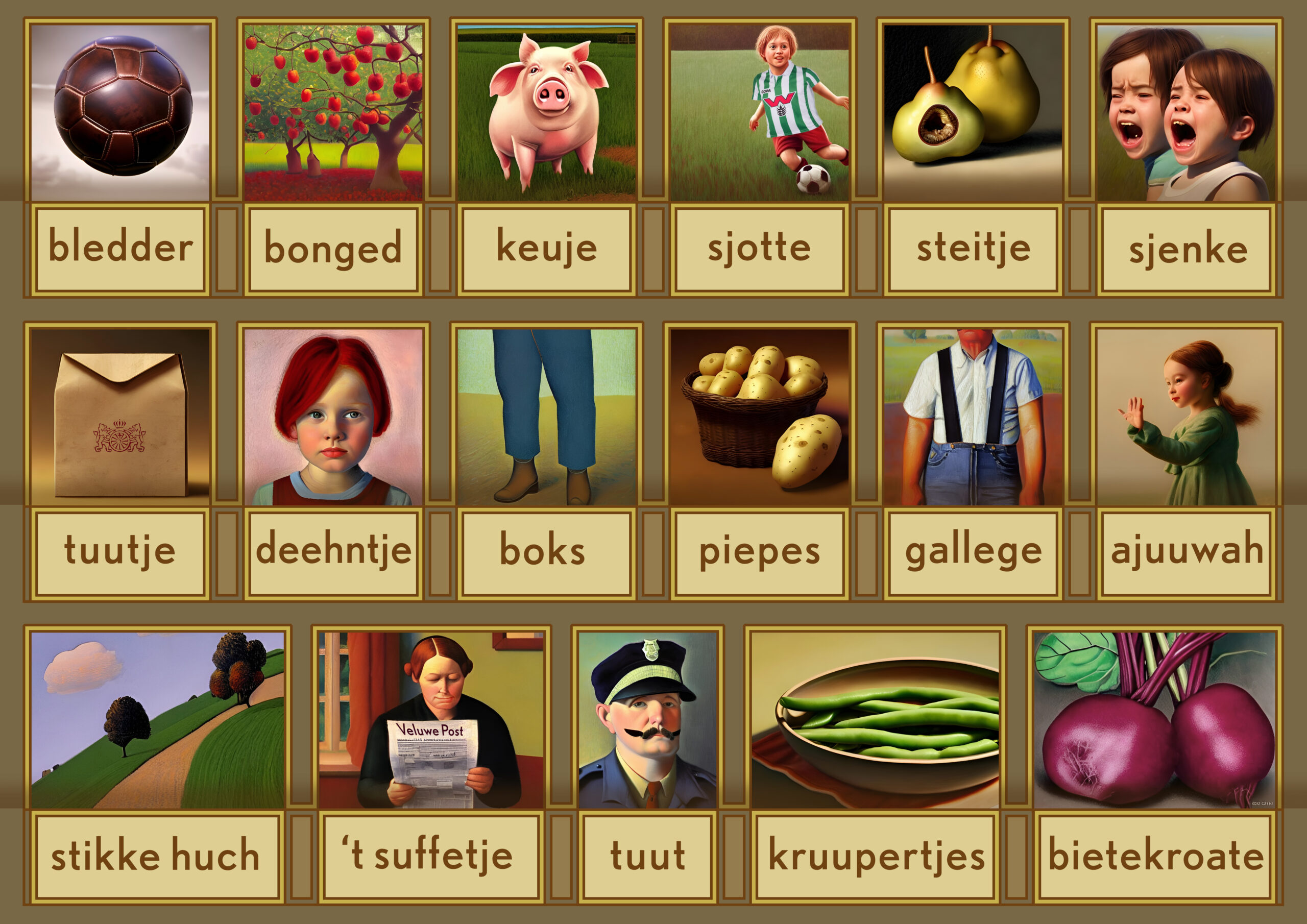Pick the blue trousers picture card
This screenshot has width=1307, height=924.
tap(546, 417)
